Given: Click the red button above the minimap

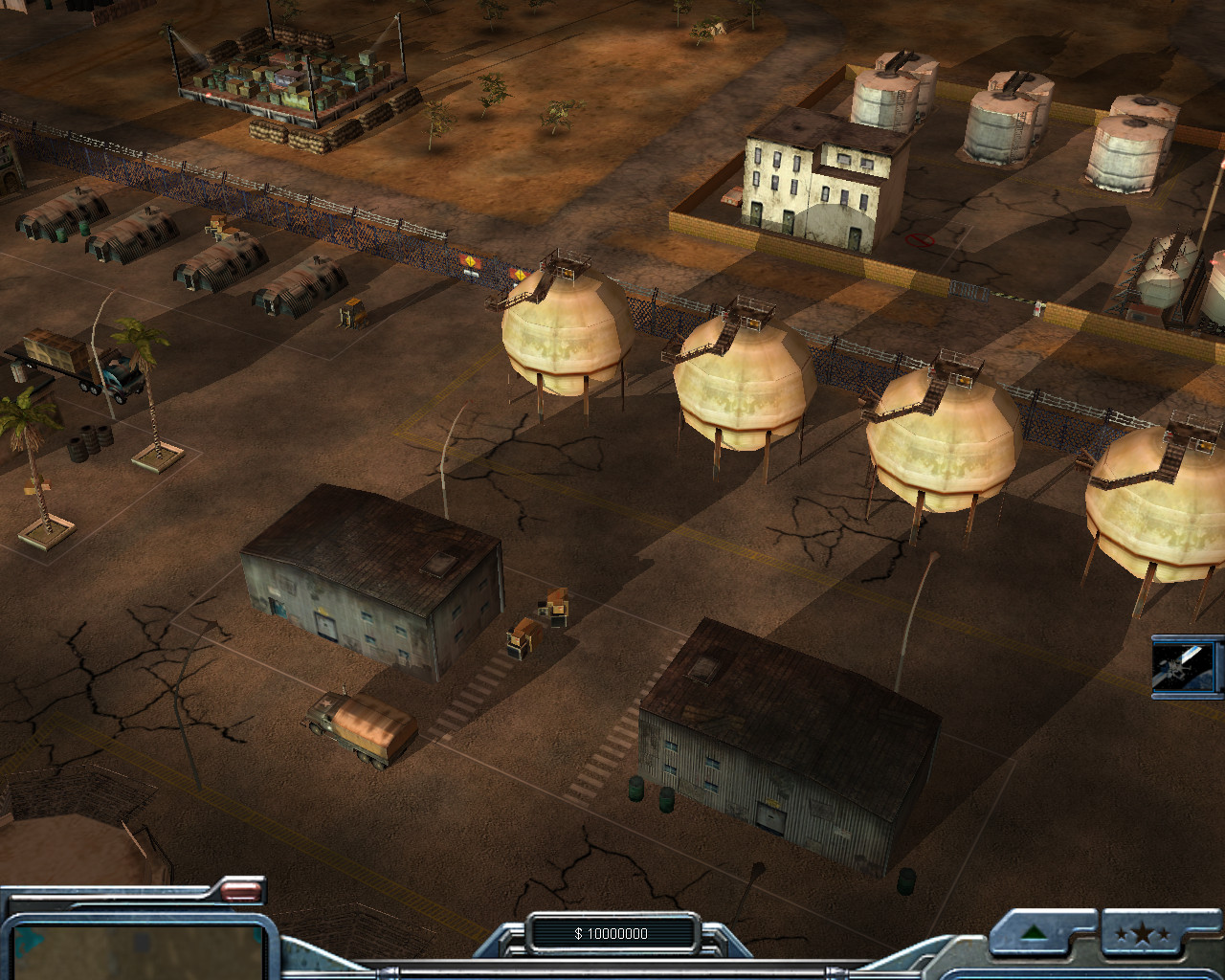Looking at the screenshot, I should pos(241,893).
